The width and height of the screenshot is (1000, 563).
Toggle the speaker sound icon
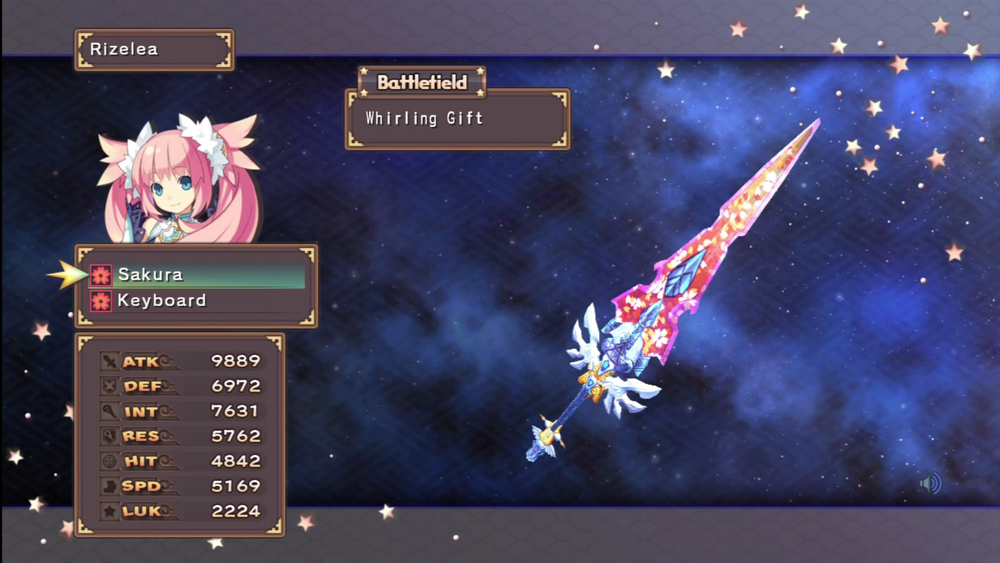click(x=930, y=485)
